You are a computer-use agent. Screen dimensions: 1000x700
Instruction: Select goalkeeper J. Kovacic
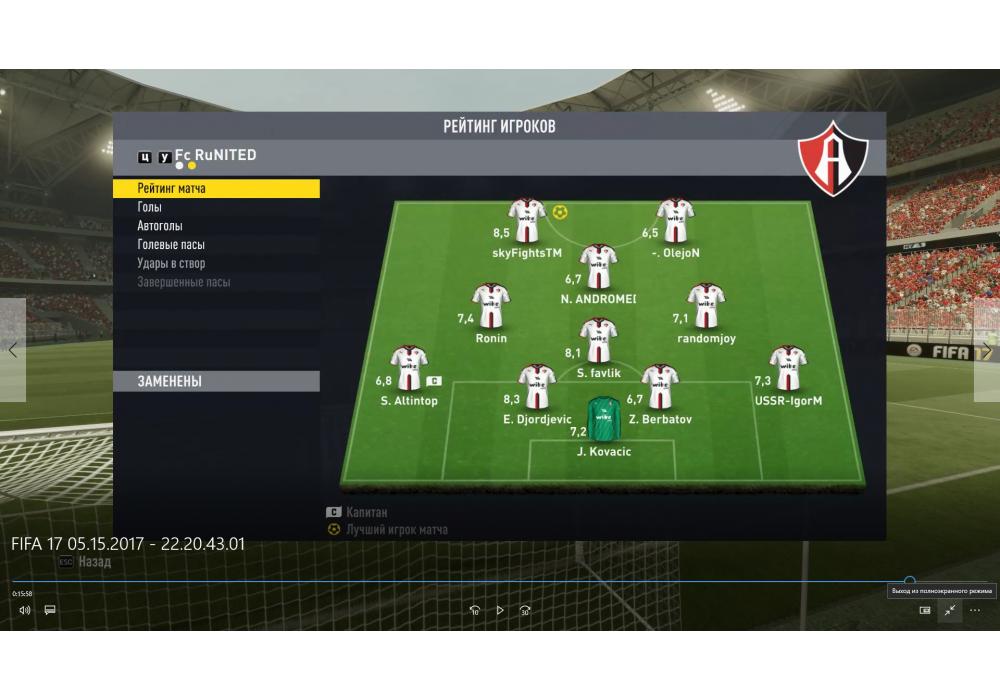[x=603, y=420]
